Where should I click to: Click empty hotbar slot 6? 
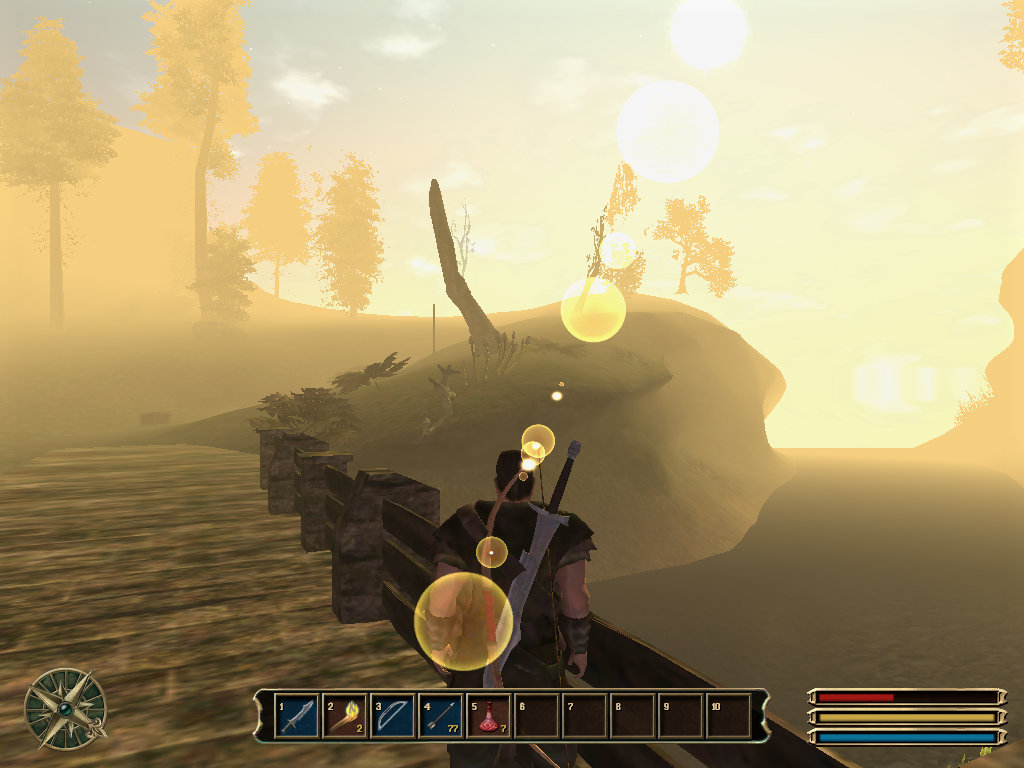[537, 716]
